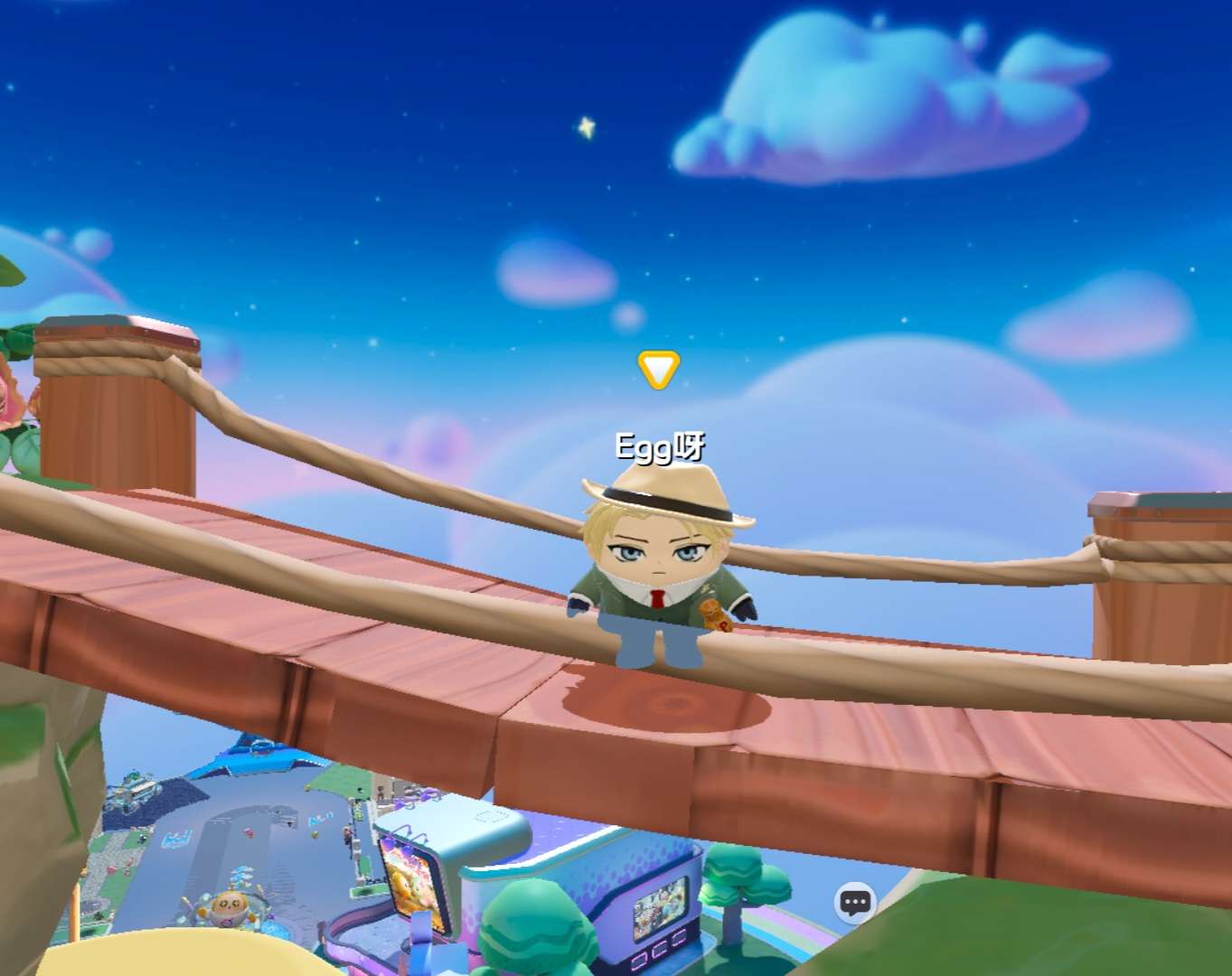1232x976 pixels.
Task: Open the chat speech bubble icon
Action: click(x=855, y=902)
